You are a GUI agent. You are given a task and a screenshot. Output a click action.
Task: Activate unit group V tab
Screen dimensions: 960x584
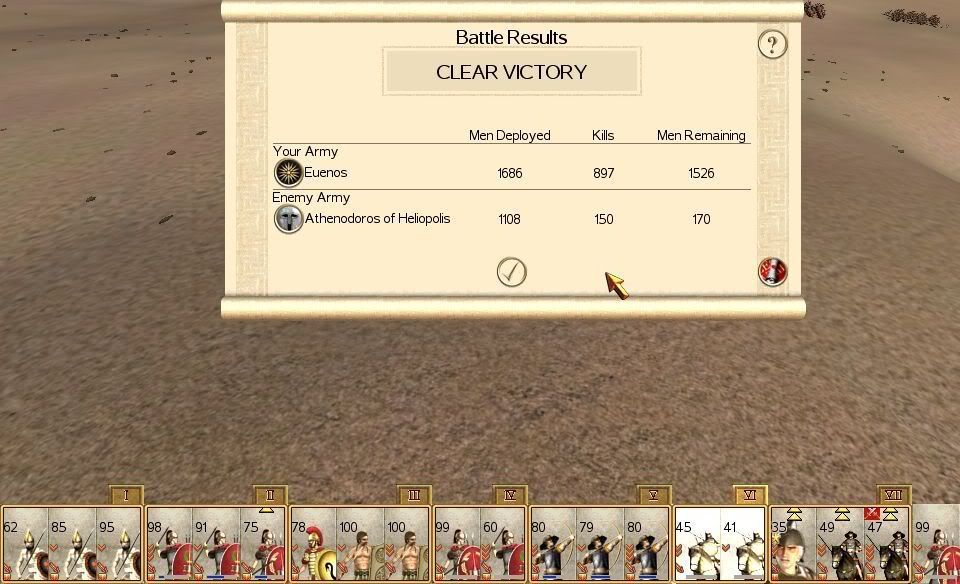(654, 495)
